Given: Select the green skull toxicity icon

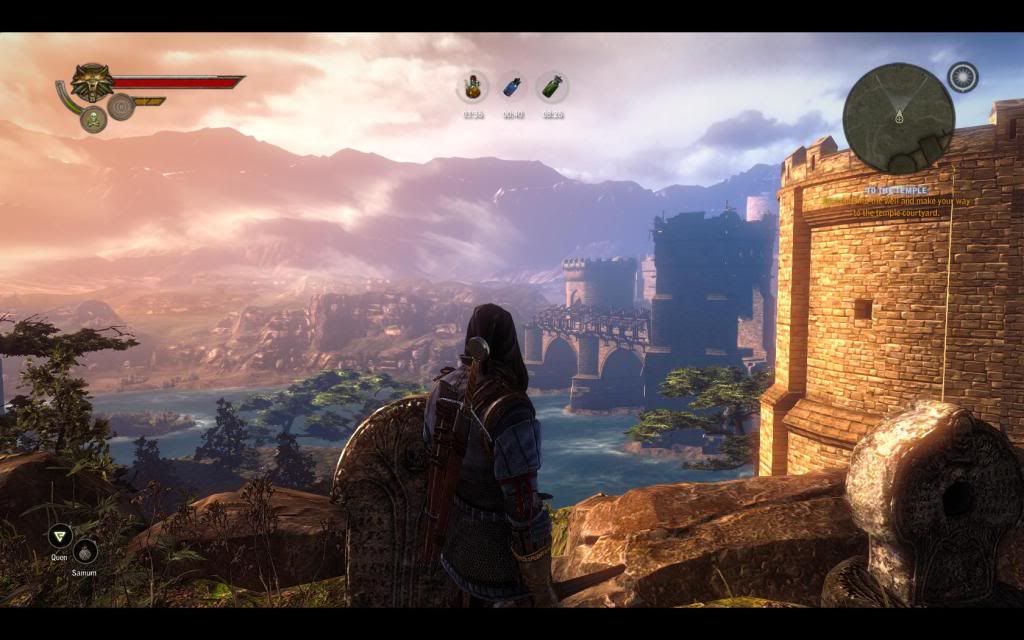Looking at the screenshot, I should [x=93, y=120].
